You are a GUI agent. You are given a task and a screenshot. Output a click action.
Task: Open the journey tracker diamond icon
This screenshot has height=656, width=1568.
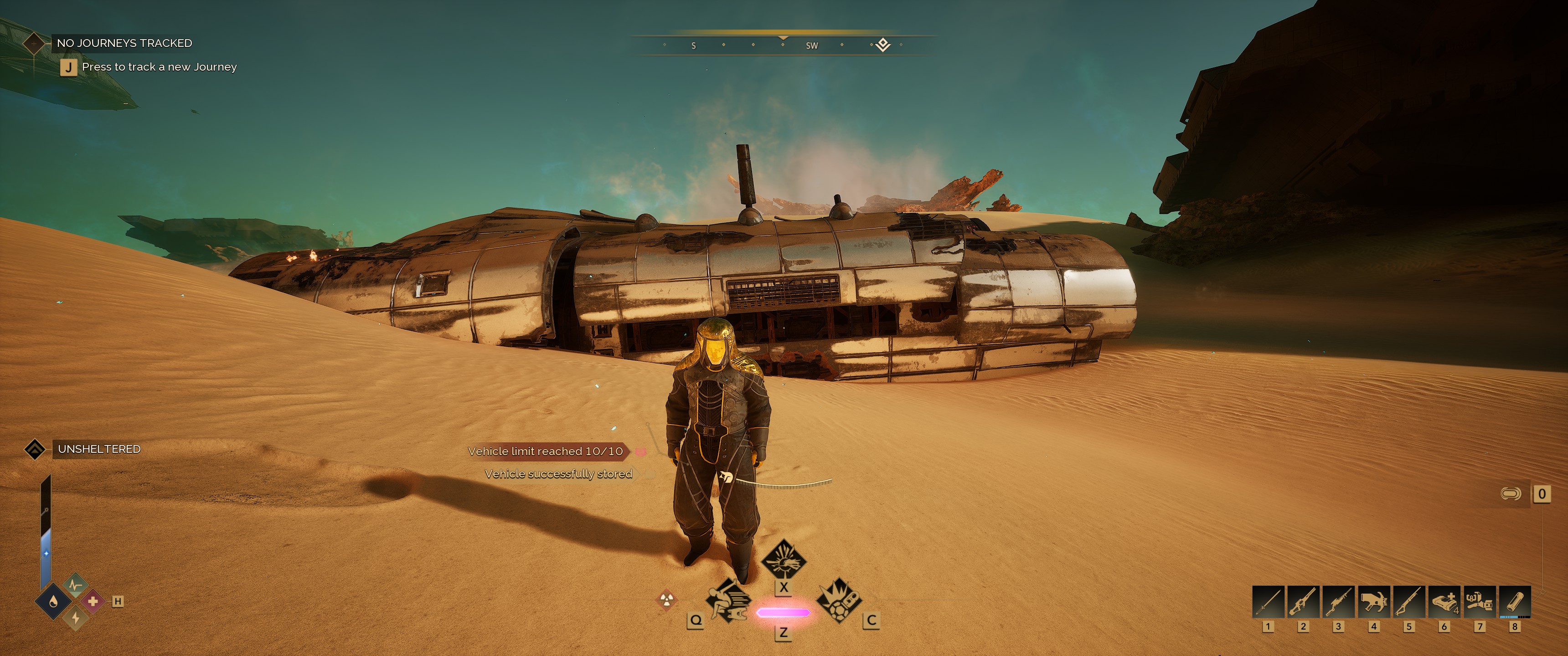point(34,43)
